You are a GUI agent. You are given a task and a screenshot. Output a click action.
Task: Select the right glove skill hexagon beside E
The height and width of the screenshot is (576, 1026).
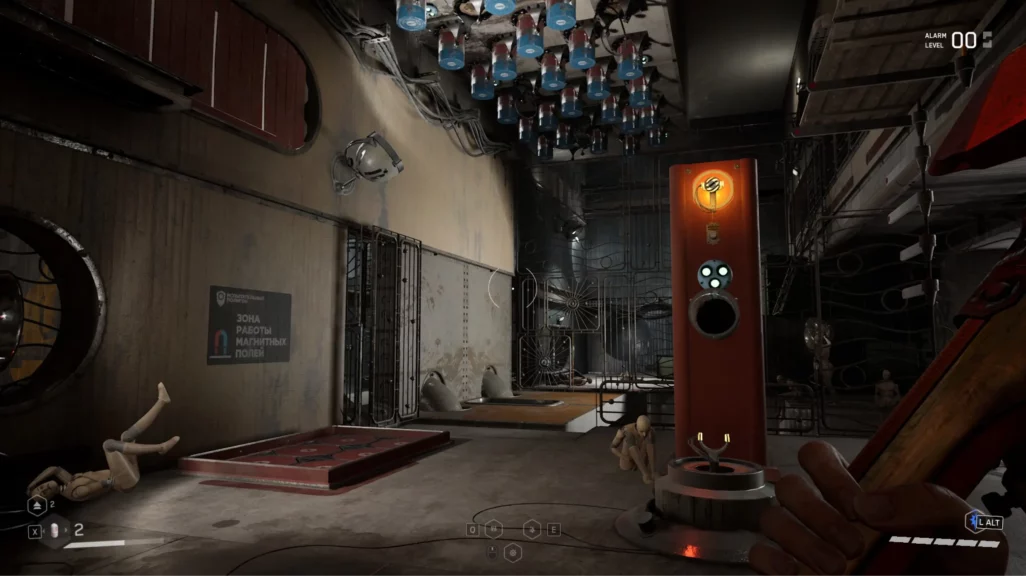coord(533,529)
